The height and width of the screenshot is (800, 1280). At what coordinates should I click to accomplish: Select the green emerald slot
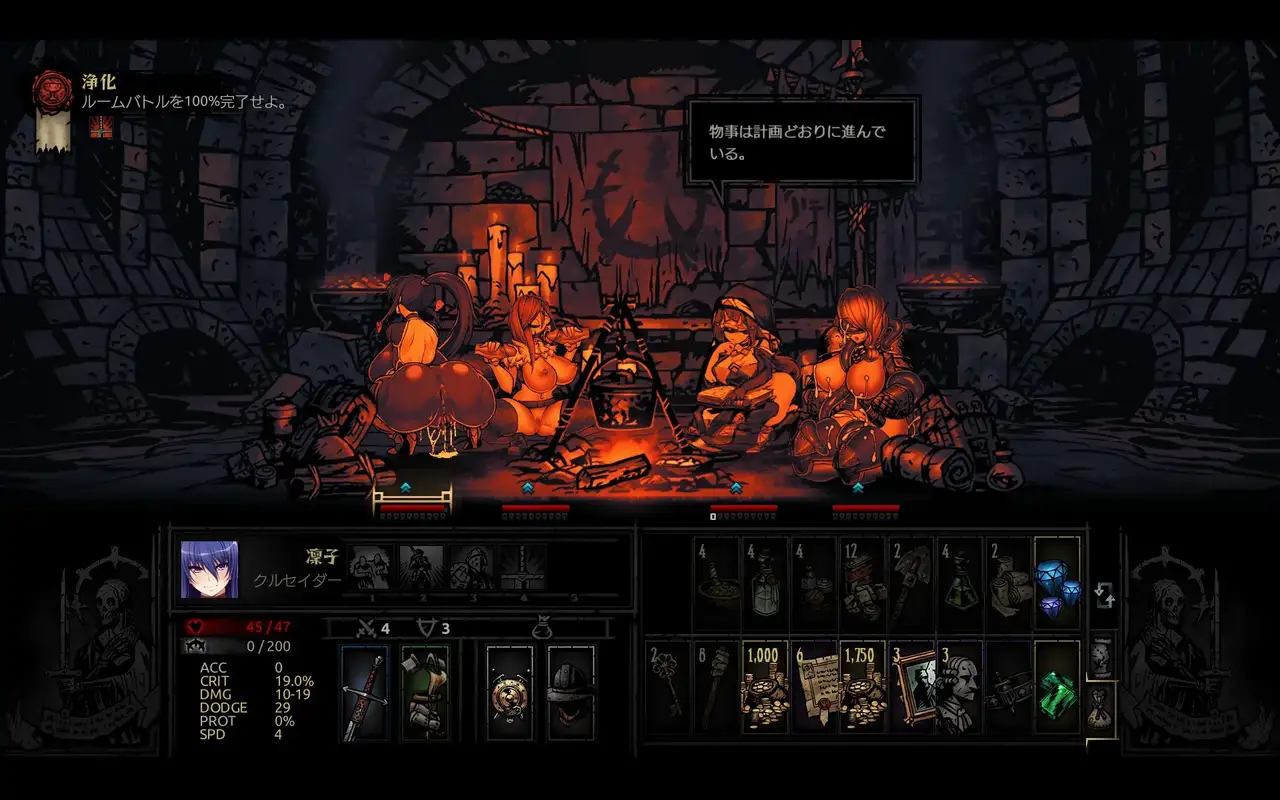click(1057, 686)
